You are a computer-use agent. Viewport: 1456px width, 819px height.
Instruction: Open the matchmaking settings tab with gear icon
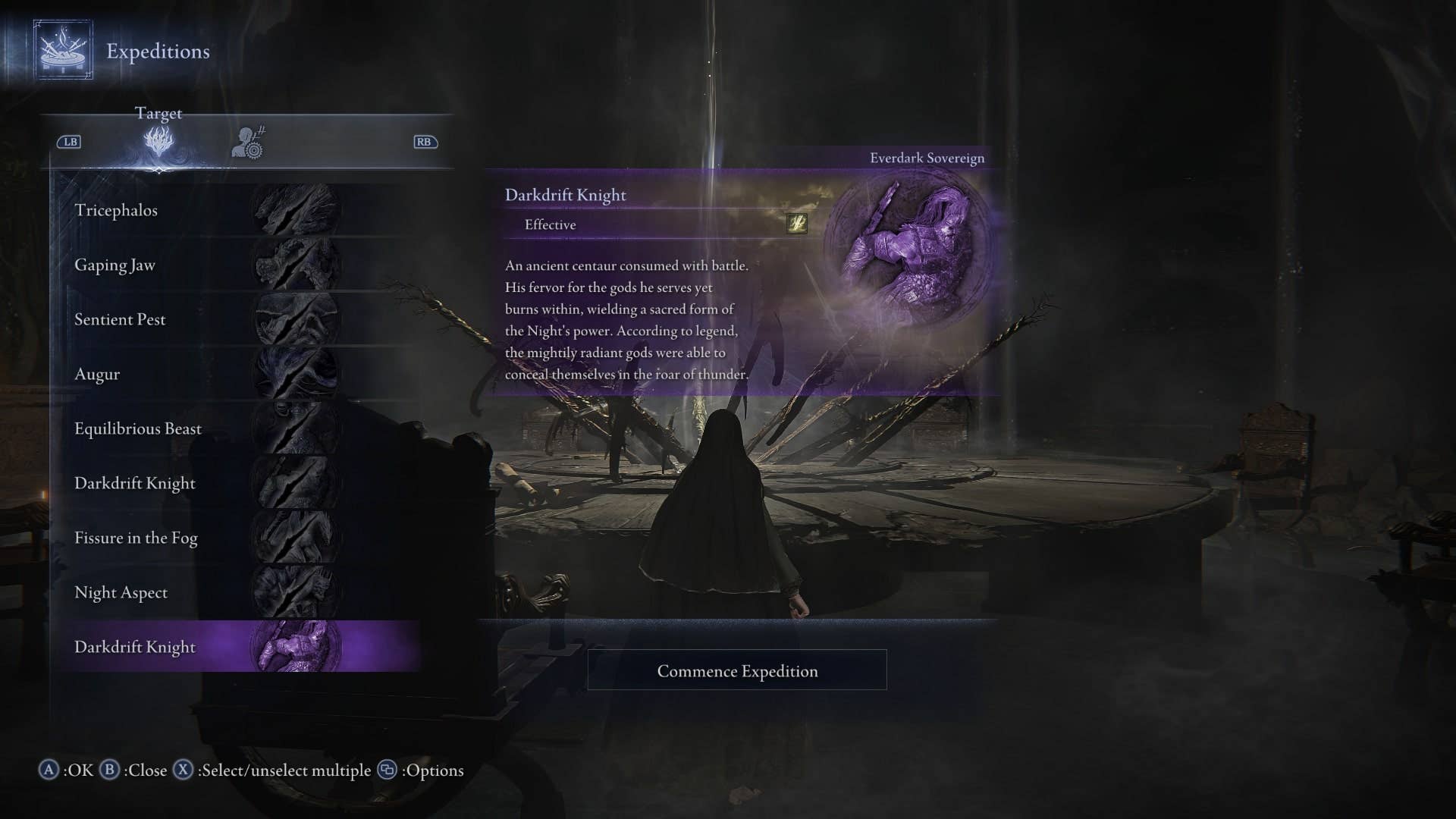(x=248, y=143)
